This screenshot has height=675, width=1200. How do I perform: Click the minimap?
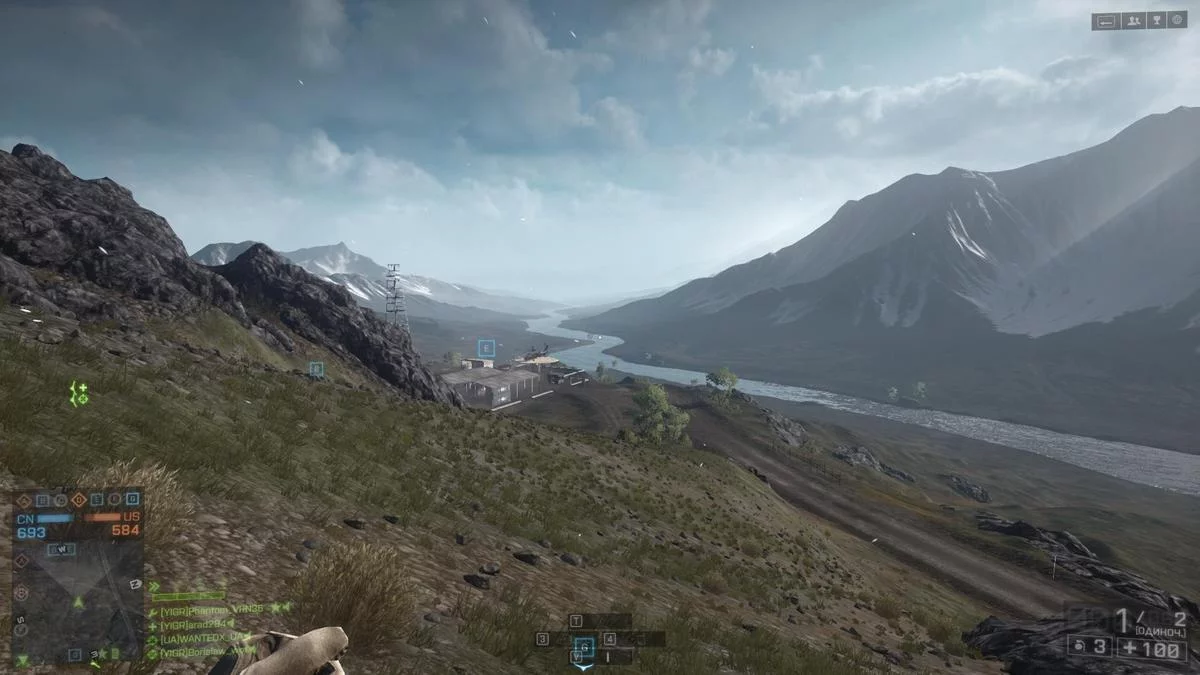coord(77,598)
